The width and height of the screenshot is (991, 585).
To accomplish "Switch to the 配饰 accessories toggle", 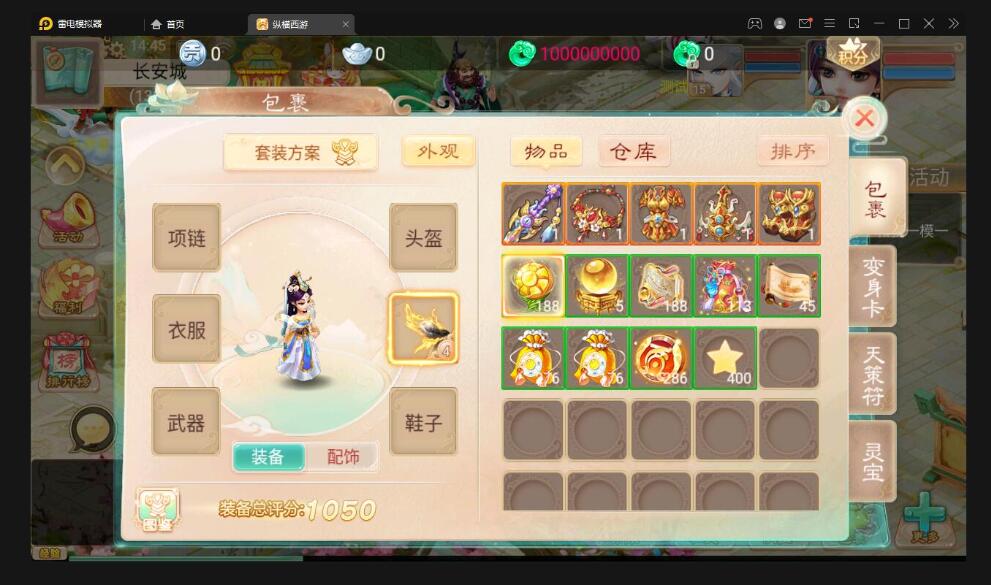I will 343,456.
